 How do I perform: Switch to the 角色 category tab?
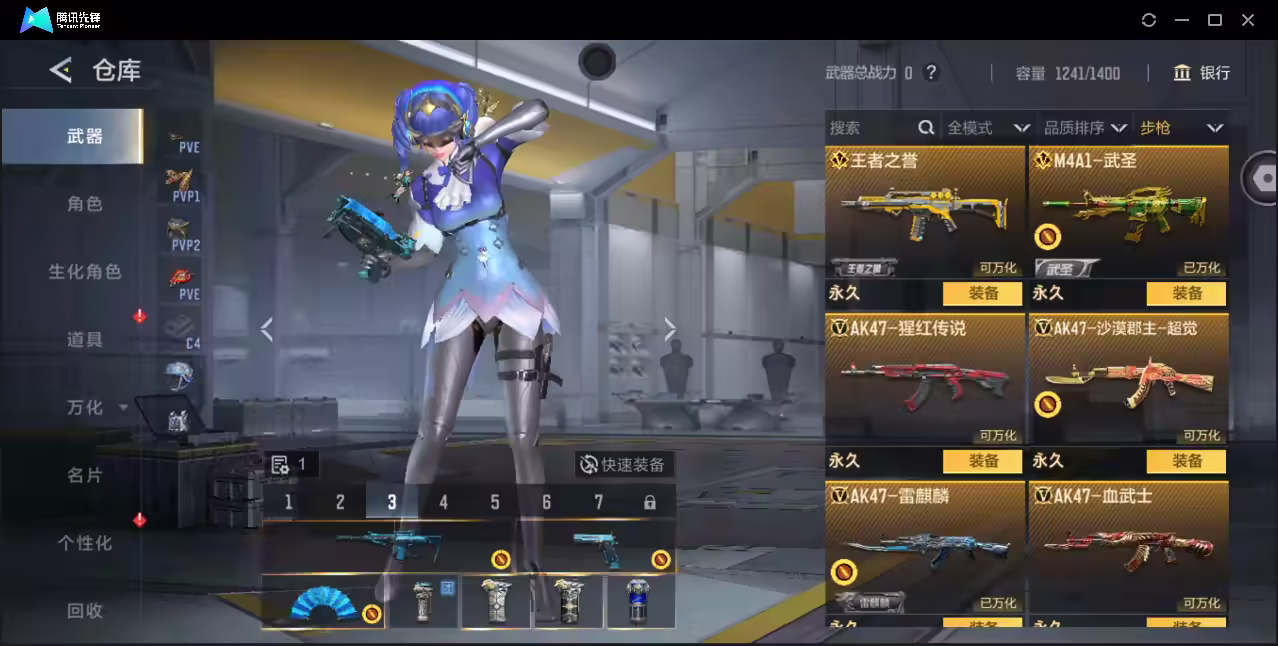[85, 204]
